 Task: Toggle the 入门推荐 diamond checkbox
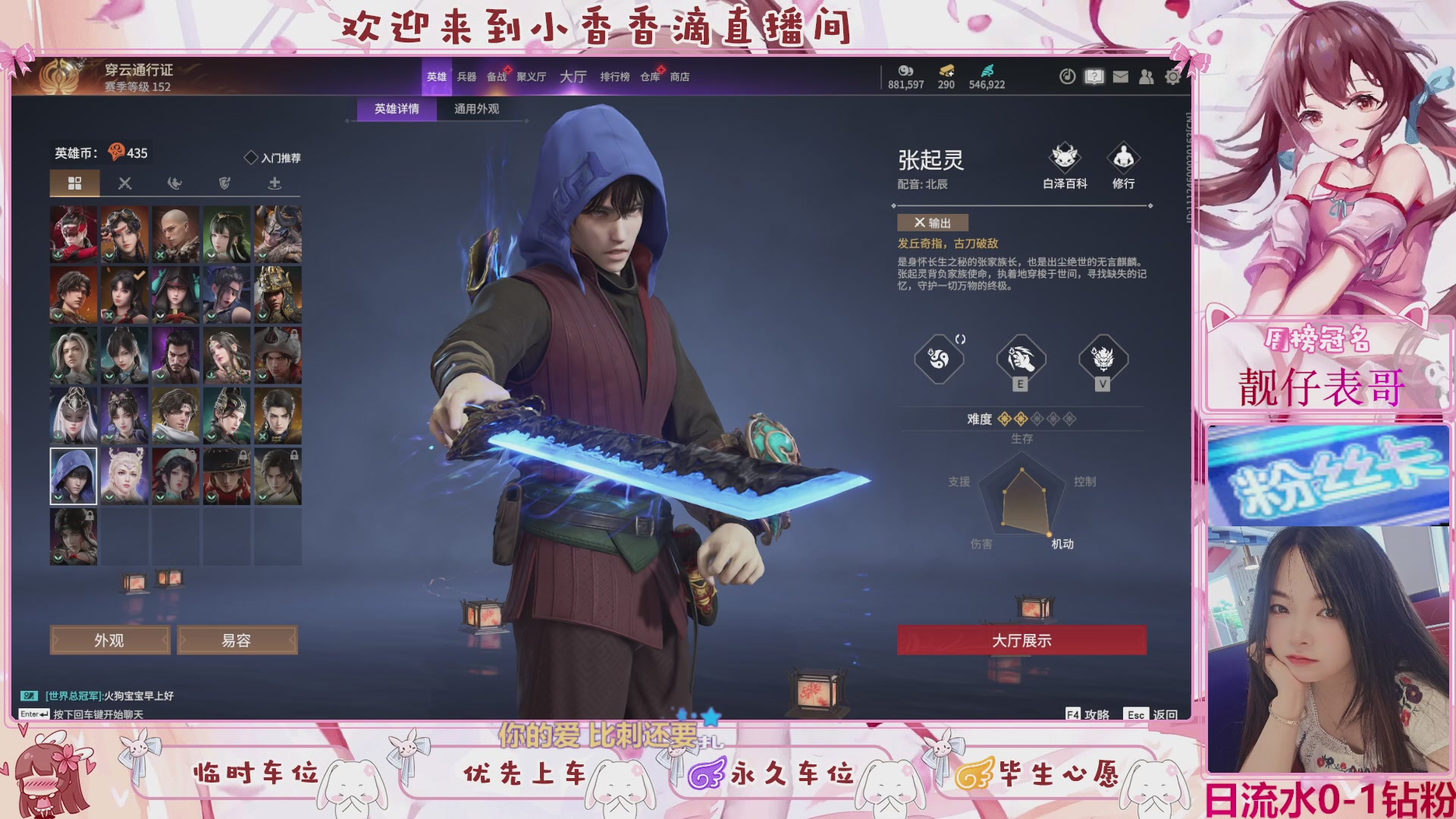click(x=250, y=155)
